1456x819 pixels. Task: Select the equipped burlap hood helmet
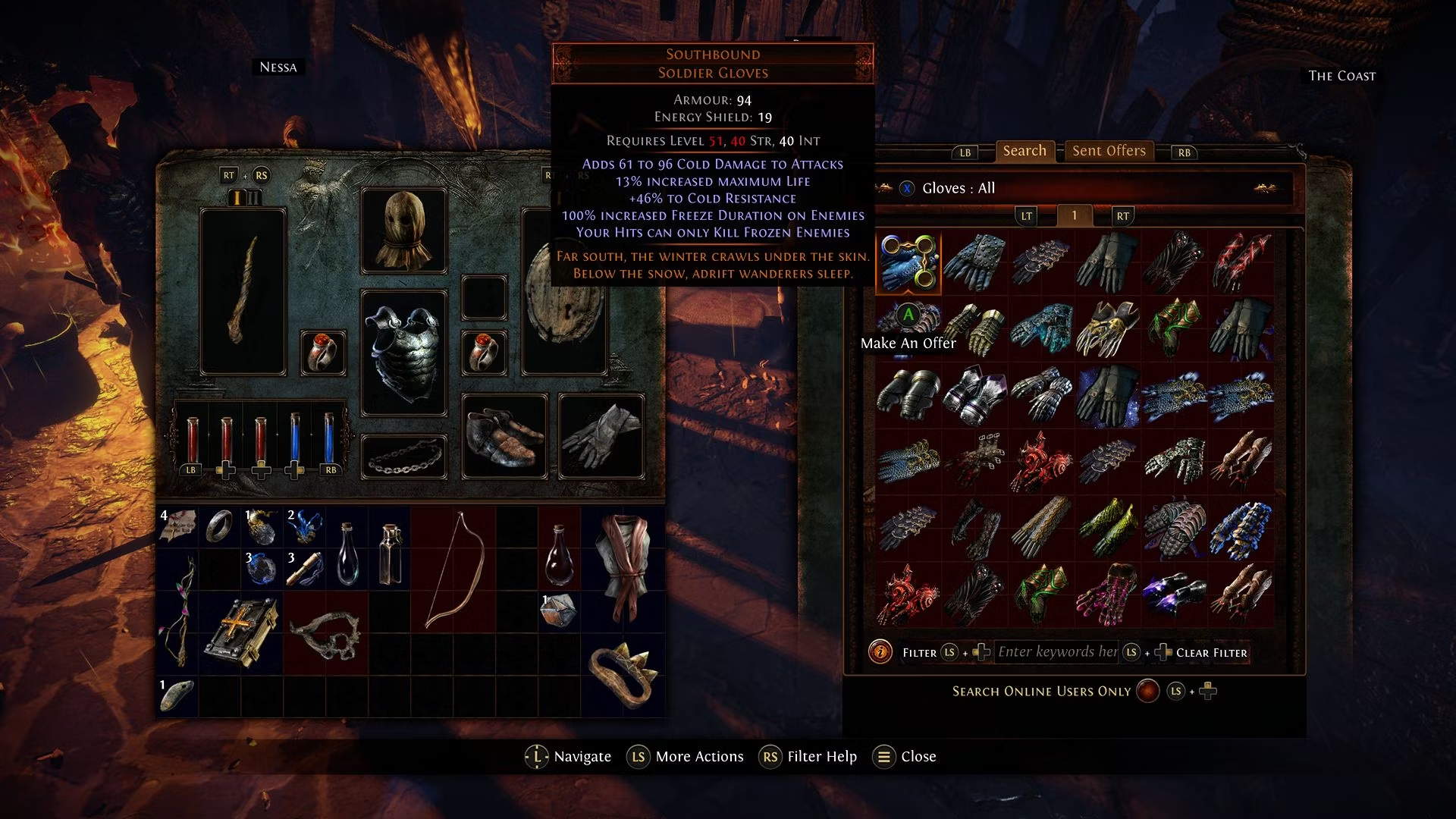click(403, 231)
